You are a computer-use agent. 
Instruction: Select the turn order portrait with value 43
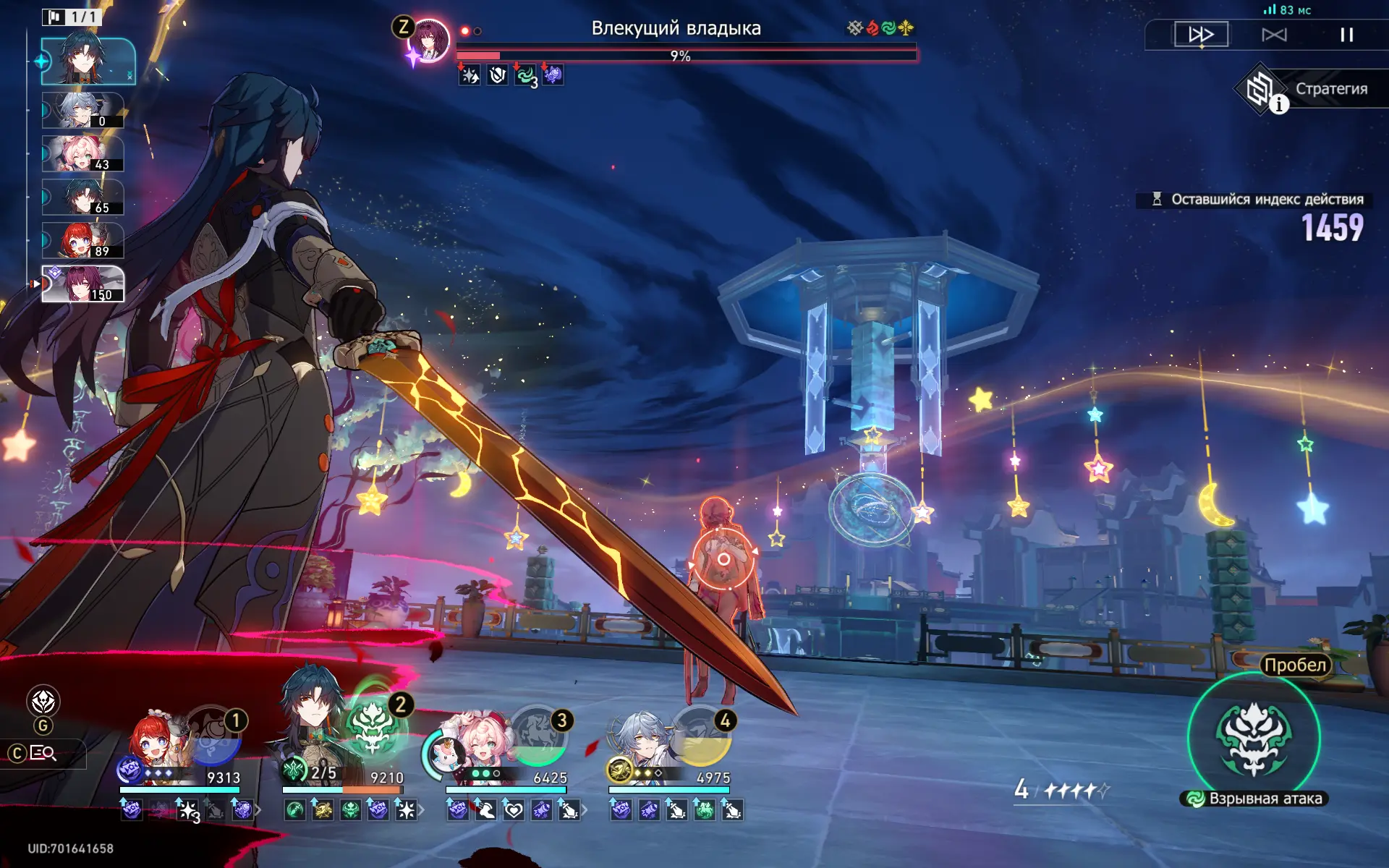(82, 154)
